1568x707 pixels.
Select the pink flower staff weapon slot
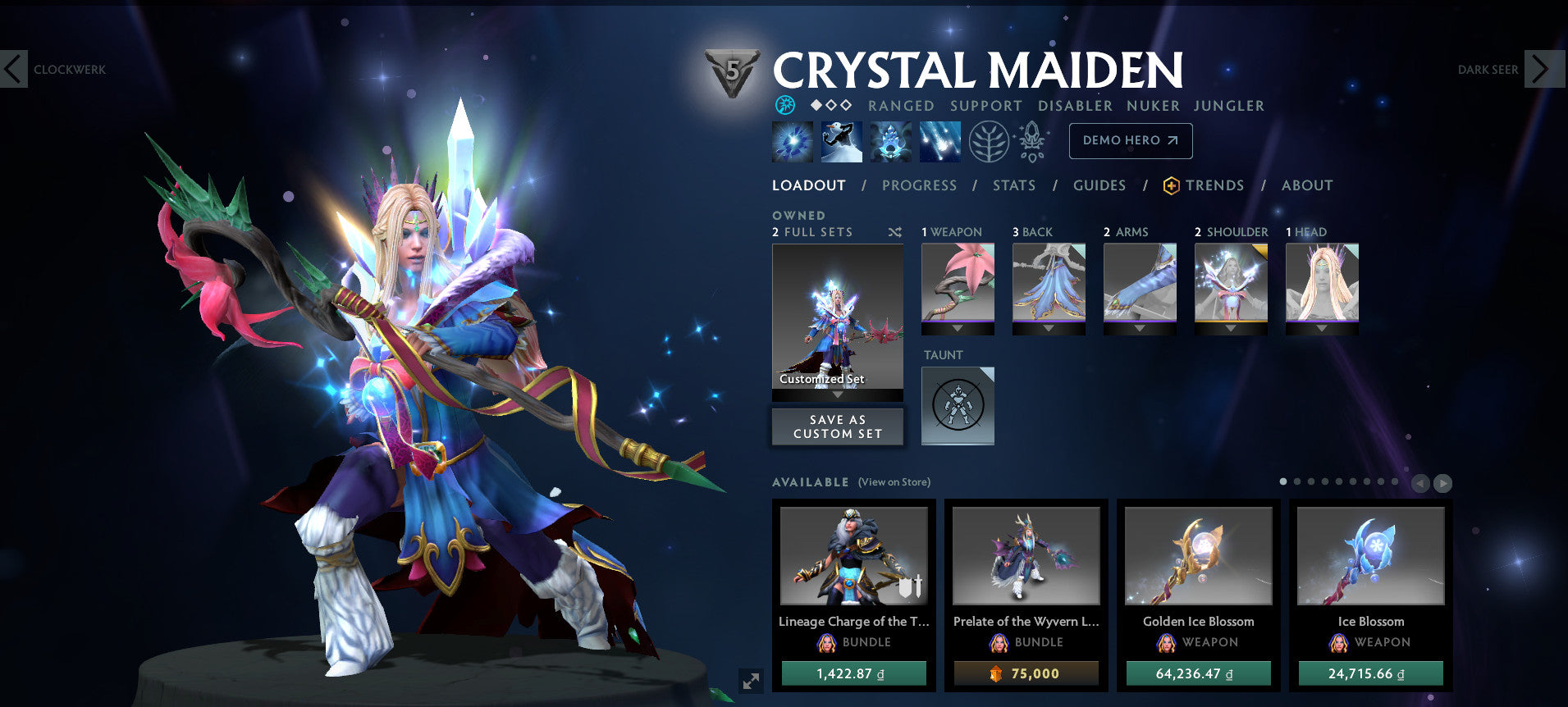958,283
